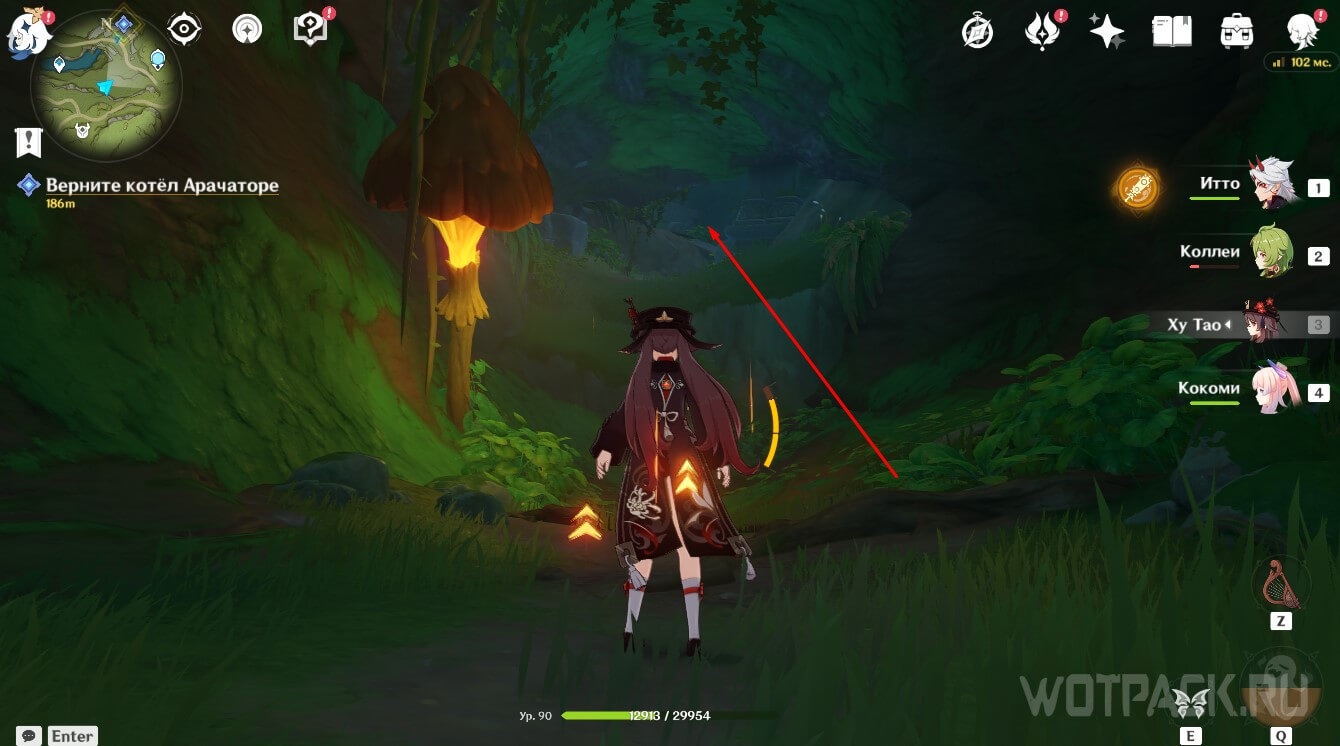Switch to party member Кокоми
The height and width of the screenshot is (746, 1340).
(1270, 391)
